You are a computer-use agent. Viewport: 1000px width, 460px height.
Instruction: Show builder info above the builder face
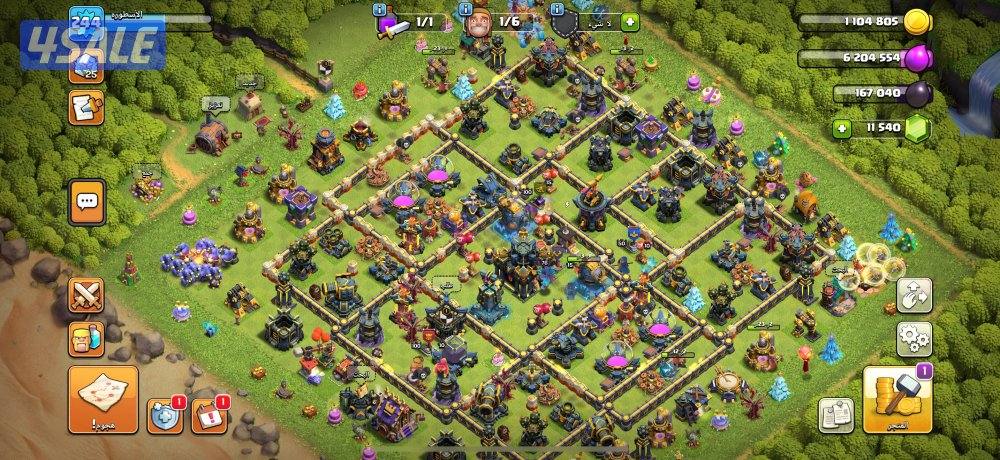click(x=465, y=9)
